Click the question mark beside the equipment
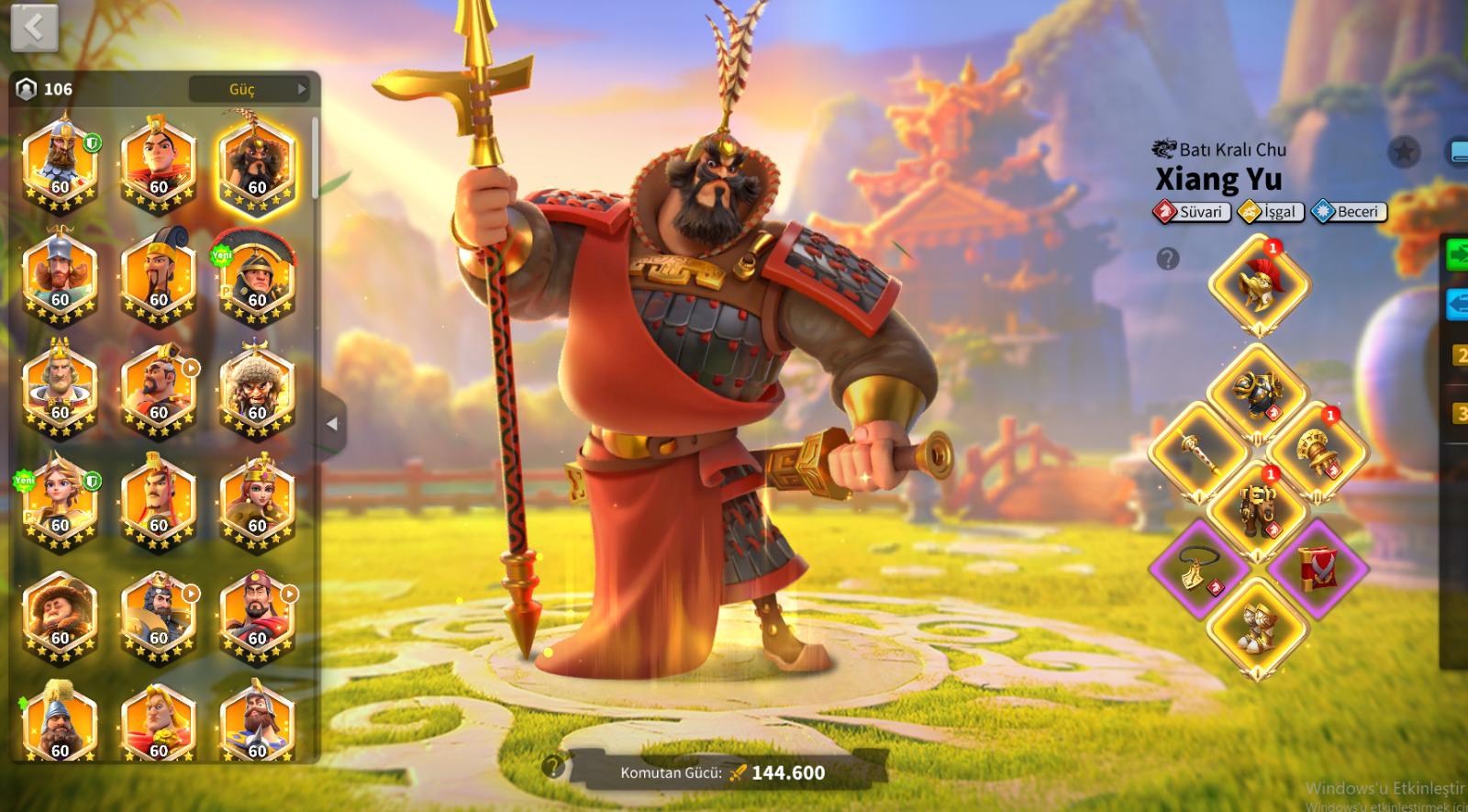Viewport: 1468px width, 812px height. tap(1167, 260)
